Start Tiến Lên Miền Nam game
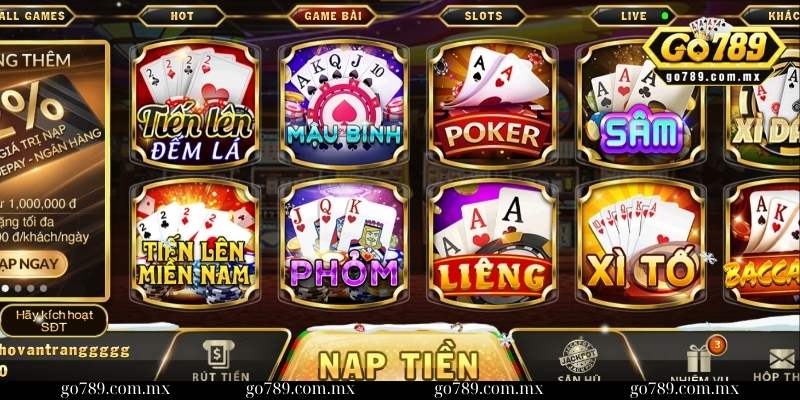 [x=199, y=245]
